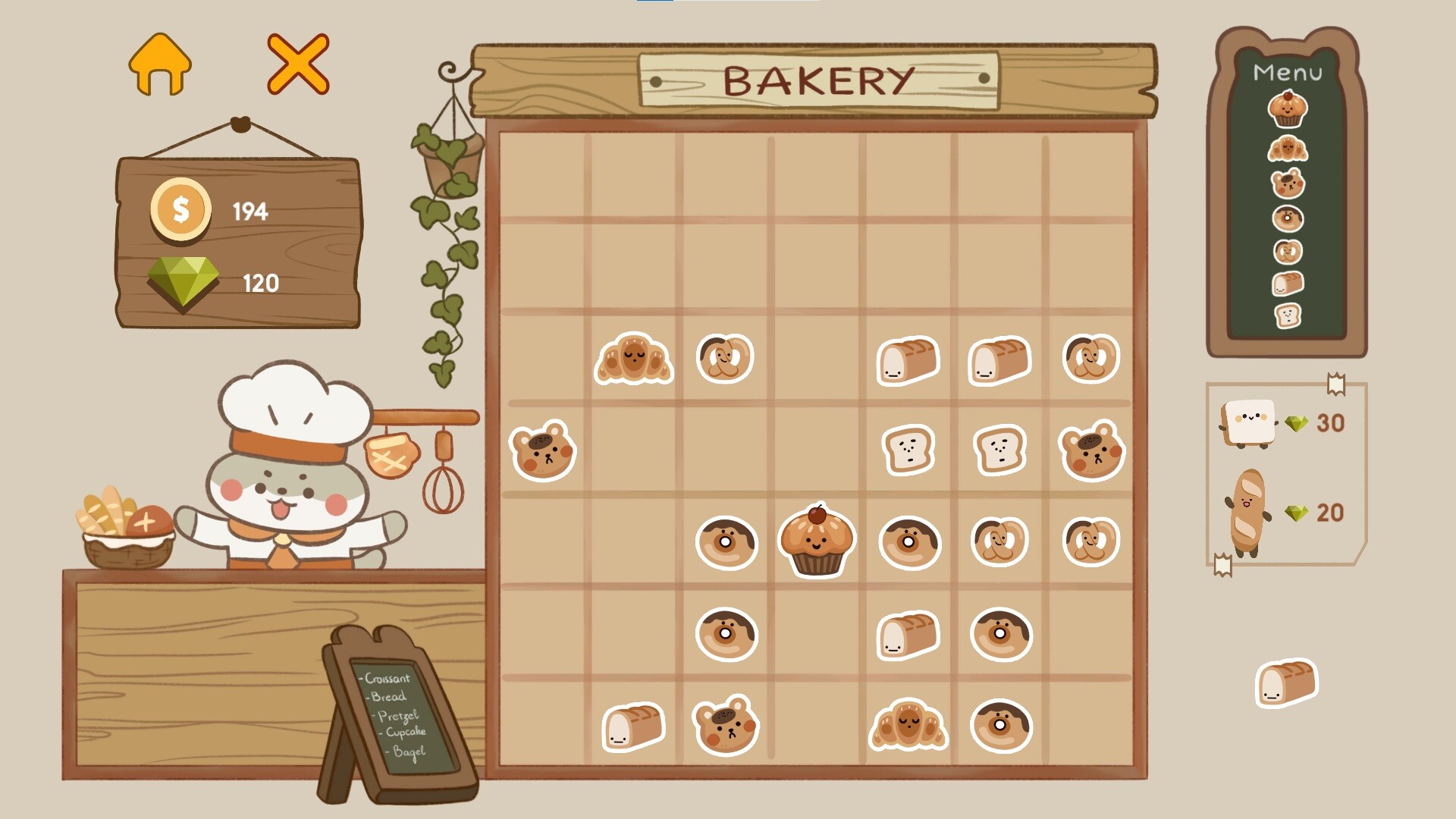The image size is (1456, 819).
Task: Select the cupcake icon atop the Menu board
Action: coord(1289,111)
